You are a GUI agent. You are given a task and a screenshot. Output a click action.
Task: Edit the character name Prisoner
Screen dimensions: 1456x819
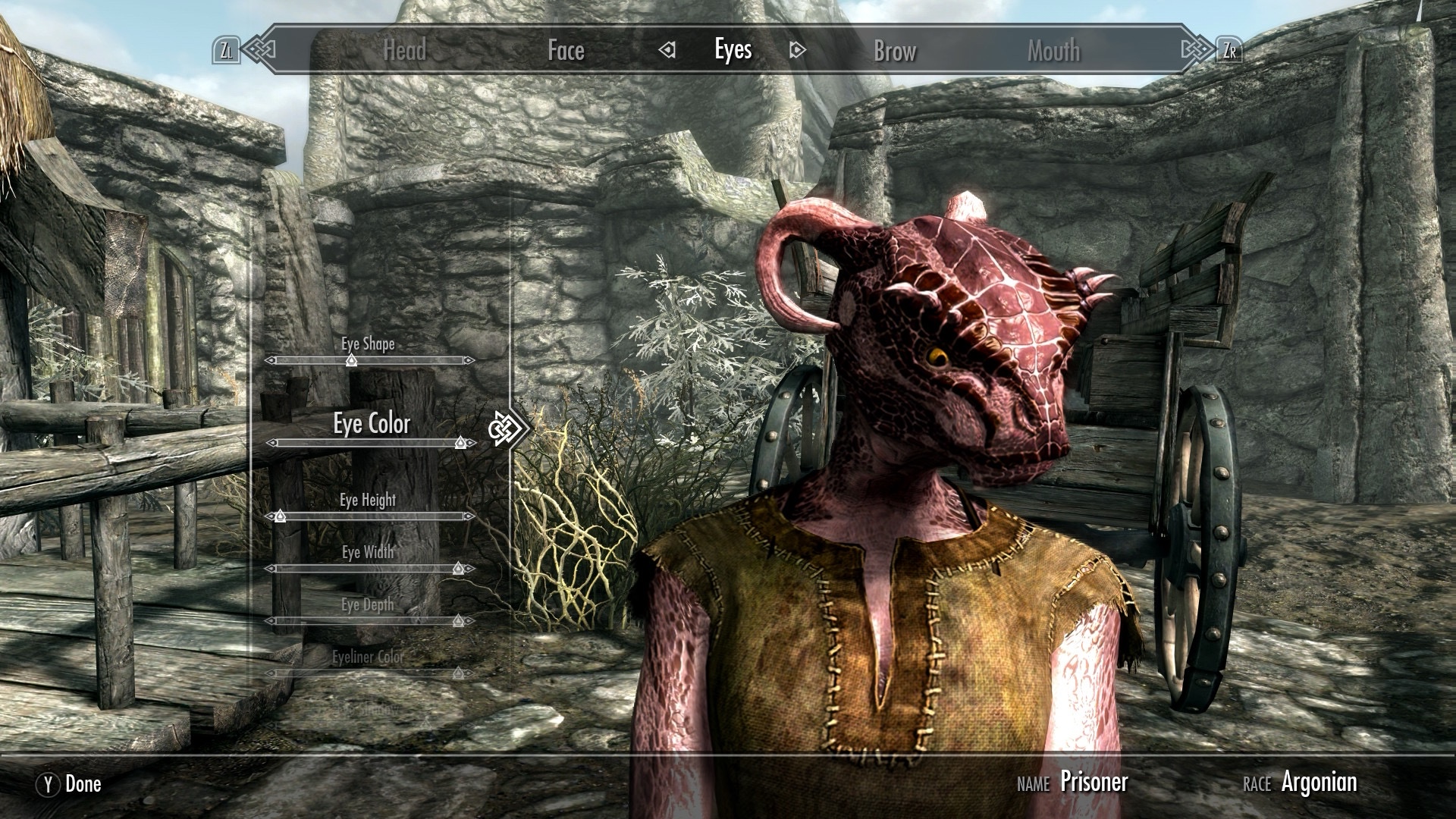[1094, 782]
